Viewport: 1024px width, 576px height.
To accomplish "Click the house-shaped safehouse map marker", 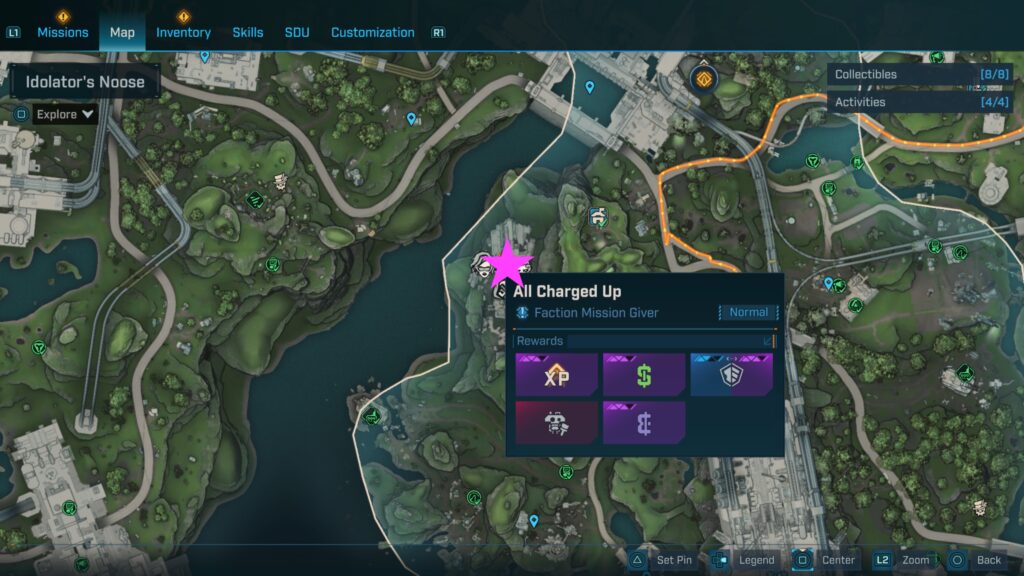I will [598, 216].
